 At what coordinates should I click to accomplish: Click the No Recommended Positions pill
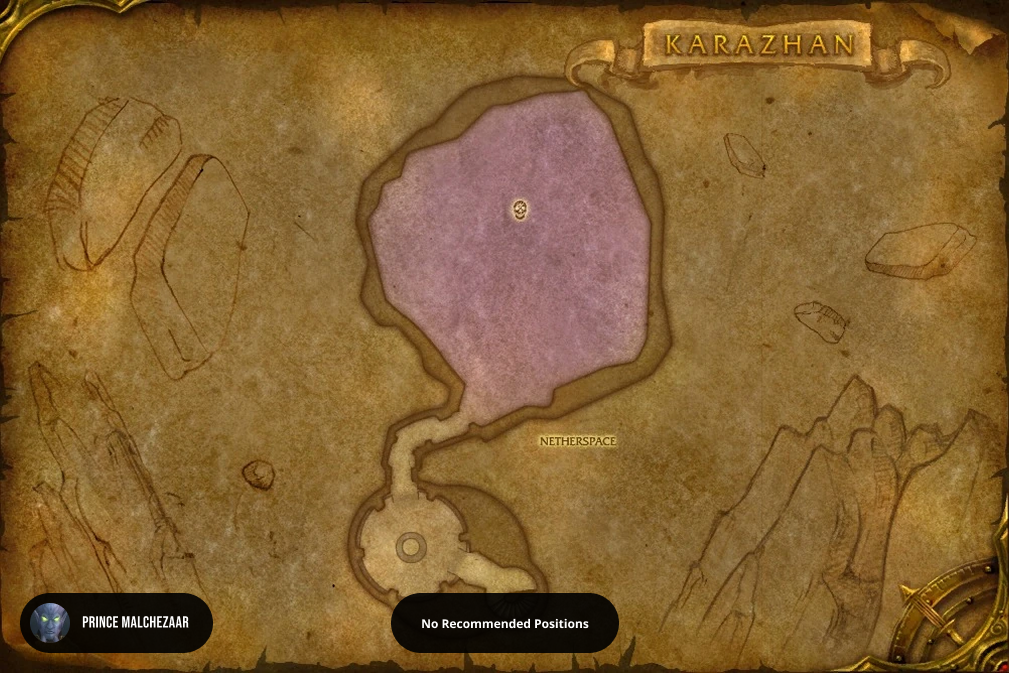pos(504,623)
